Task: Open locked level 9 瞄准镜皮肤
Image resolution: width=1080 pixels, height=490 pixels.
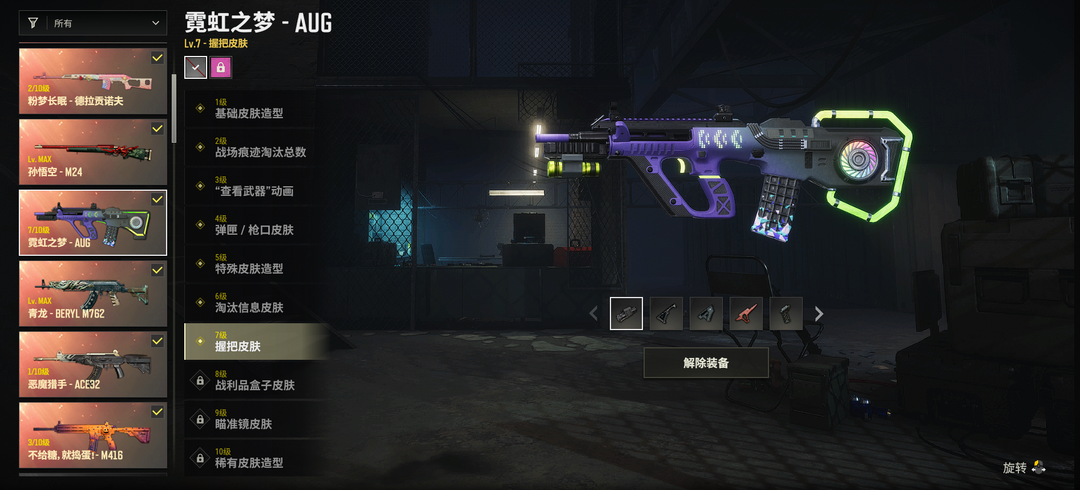Action: (255, 419)
